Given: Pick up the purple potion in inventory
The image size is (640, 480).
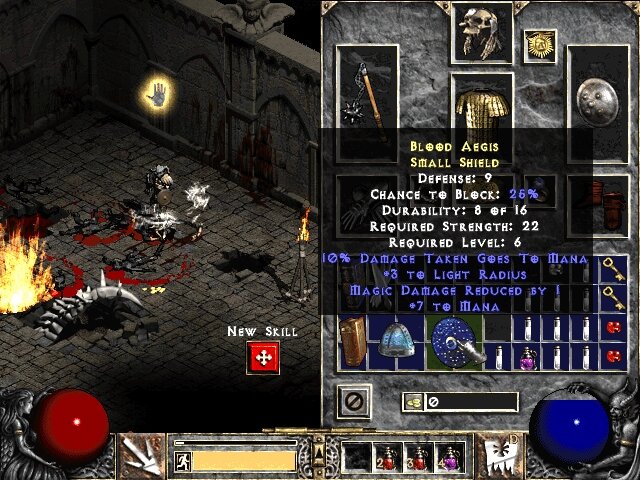Looking at the screenshot, I should [x=526, y=357].
